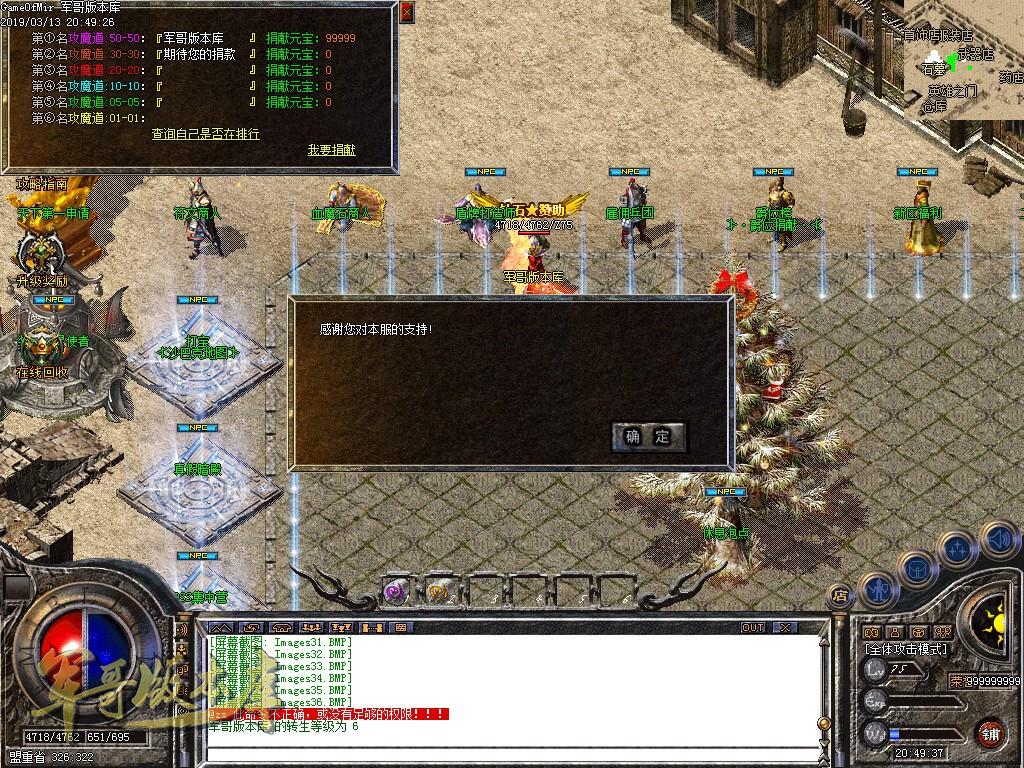The height and width of the screenshot is (768, 1024).
Task: Confirm the thank-you dialog with 确定
Action: [x=649, y=437]
